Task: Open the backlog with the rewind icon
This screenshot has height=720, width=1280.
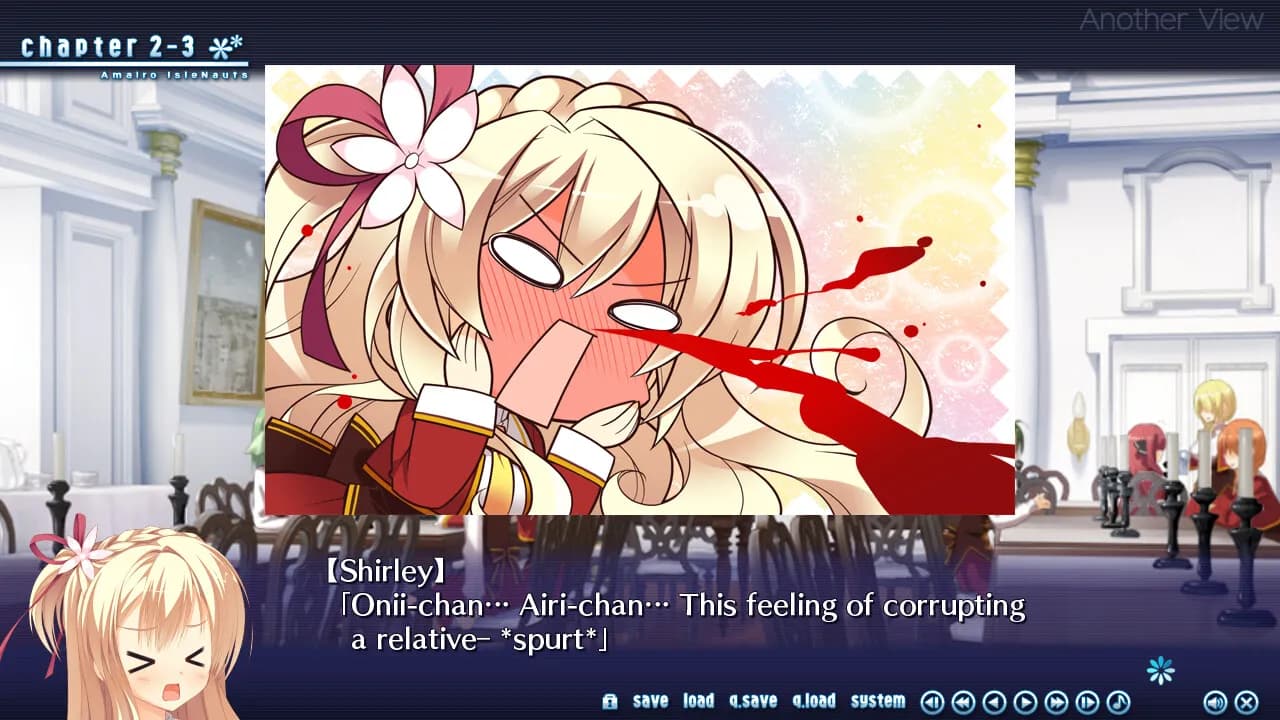Action: [965, 701]
